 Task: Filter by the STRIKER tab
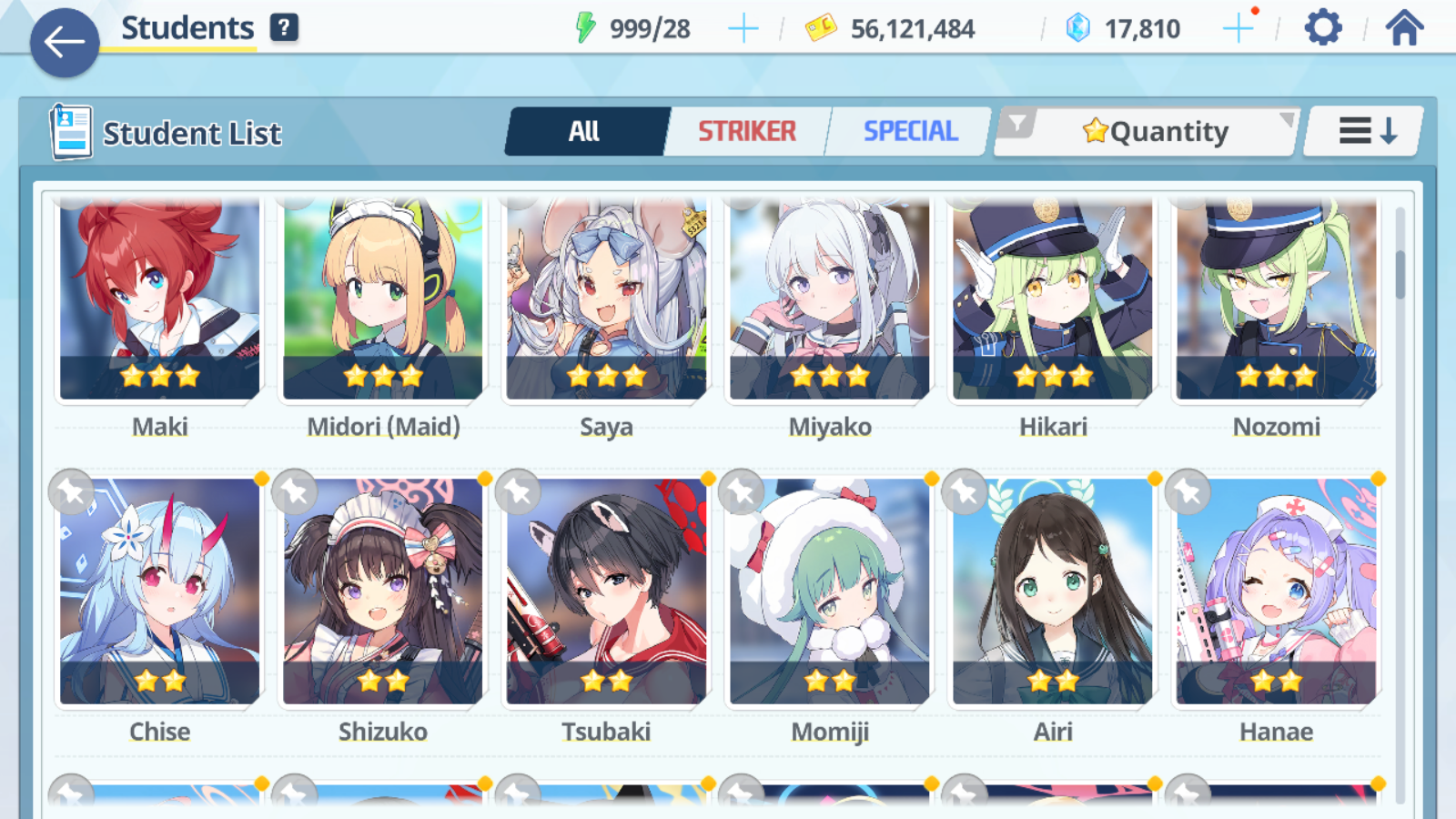point(747,132)
